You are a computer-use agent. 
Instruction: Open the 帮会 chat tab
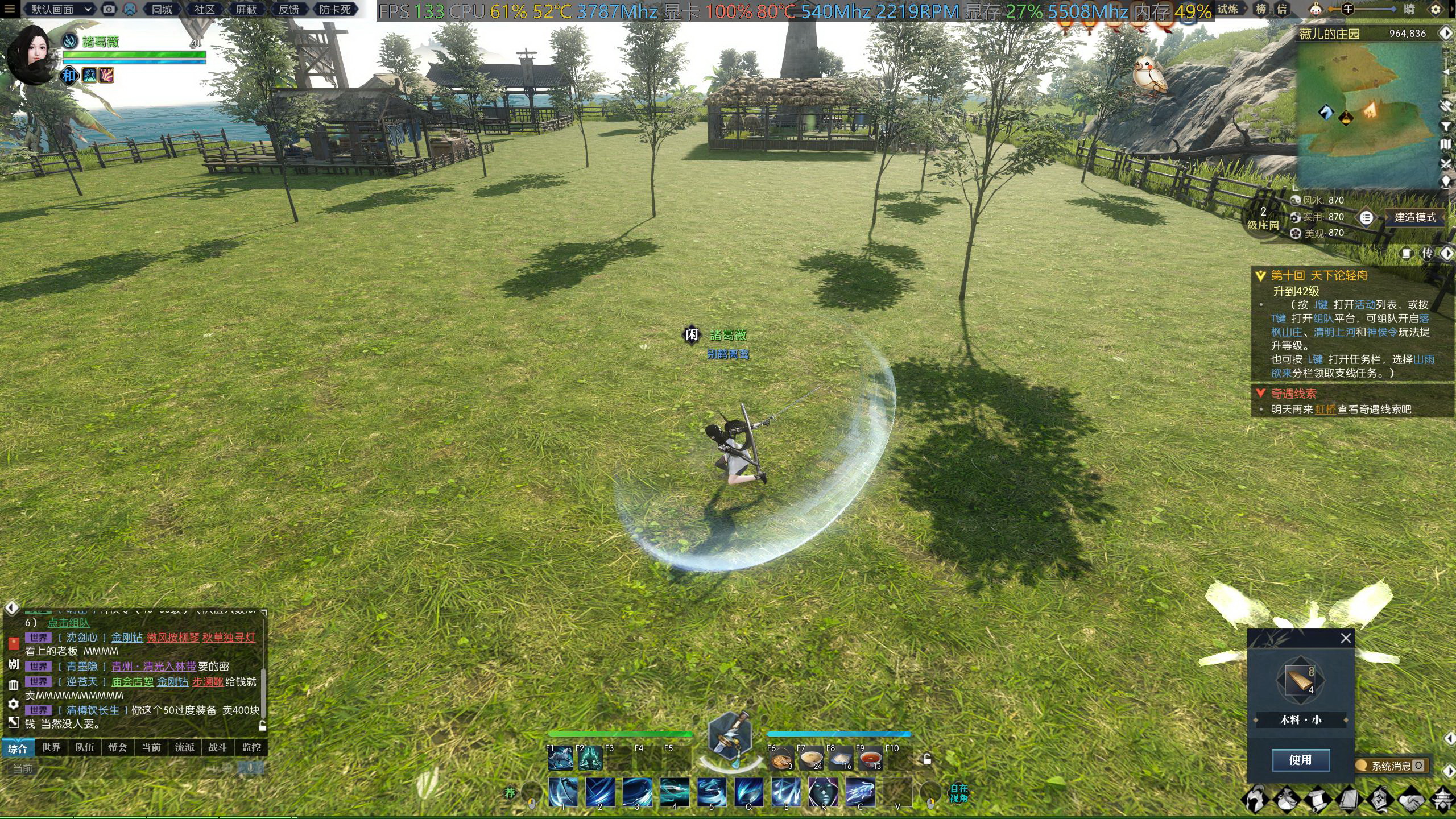pyautogui.click(x=118, y=747)
